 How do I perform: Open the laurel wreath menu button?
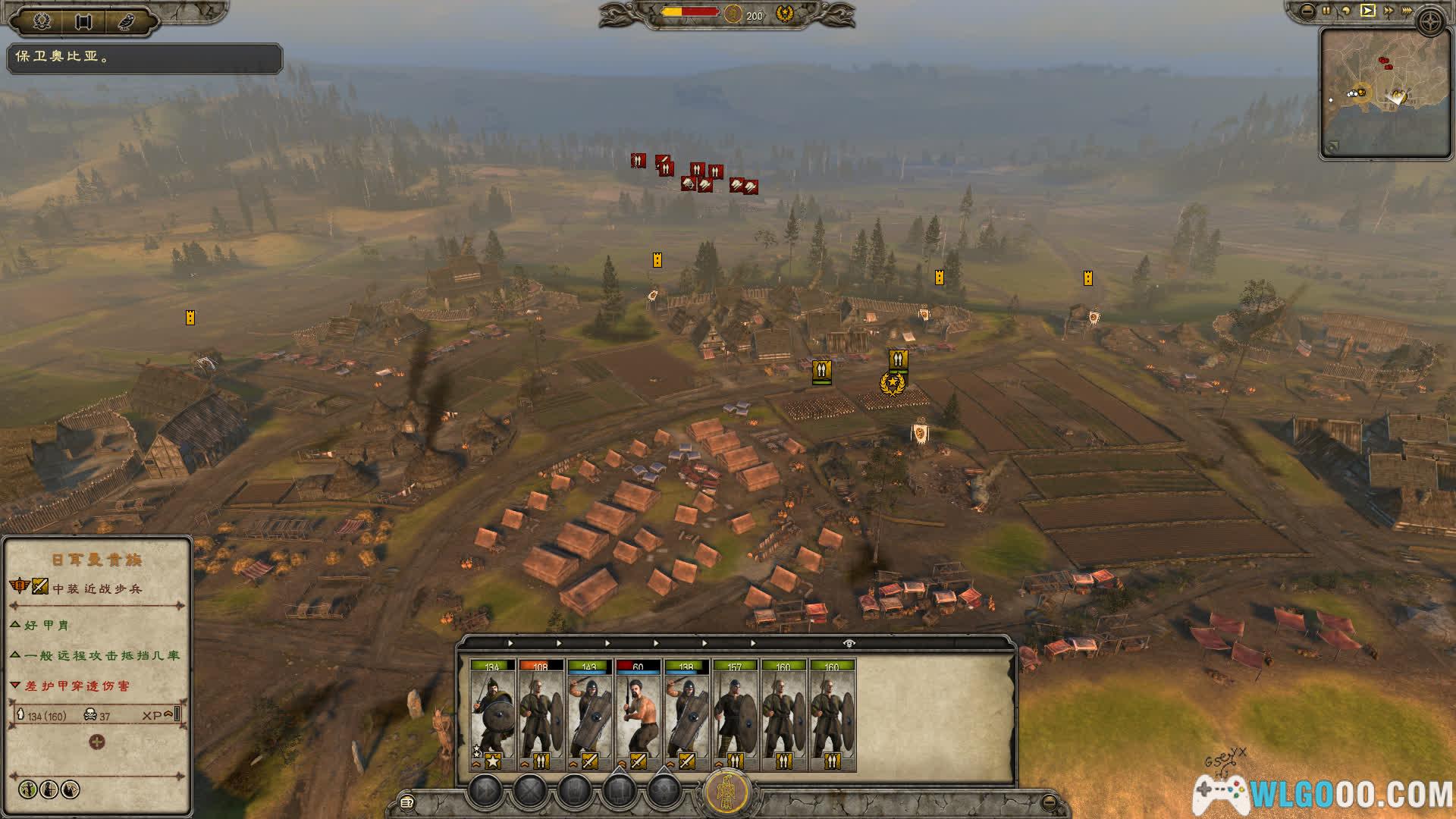coord(42,20)
